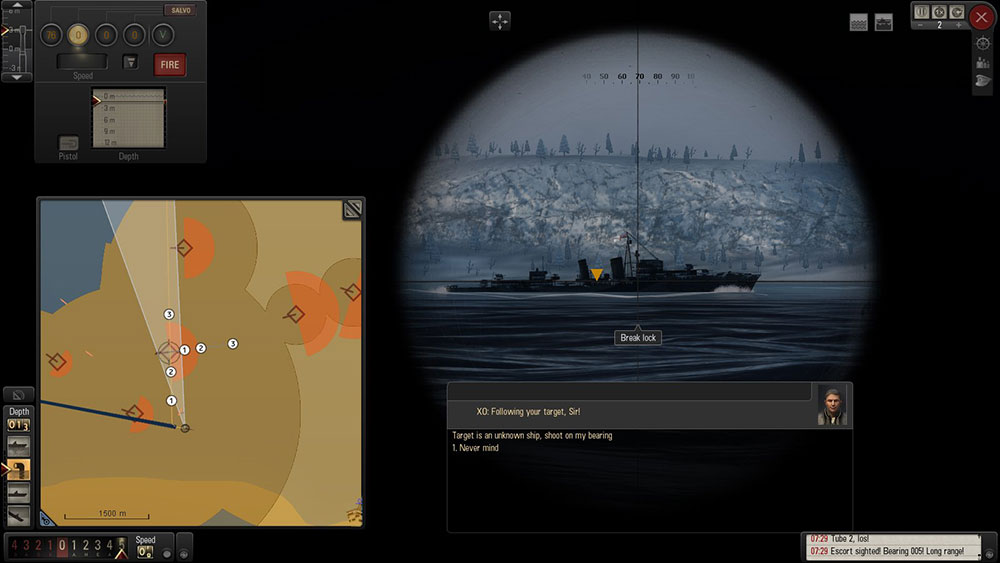The image size is (1000, 563).
Task: Toggle SALVO firing mode
Action: tap(180, 10)
